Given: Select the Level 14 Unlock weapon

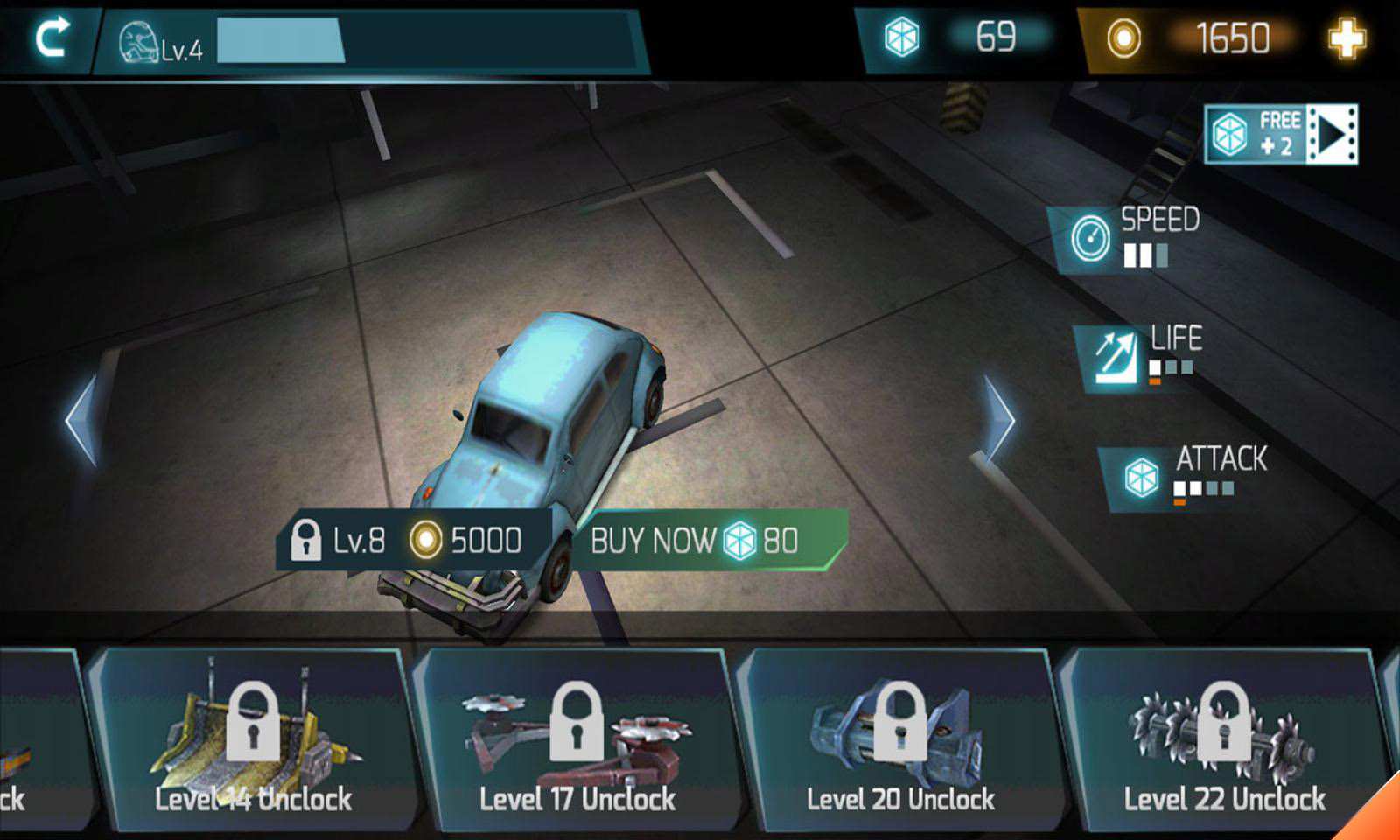Looking at the screenshot, I should pos(253,739).
